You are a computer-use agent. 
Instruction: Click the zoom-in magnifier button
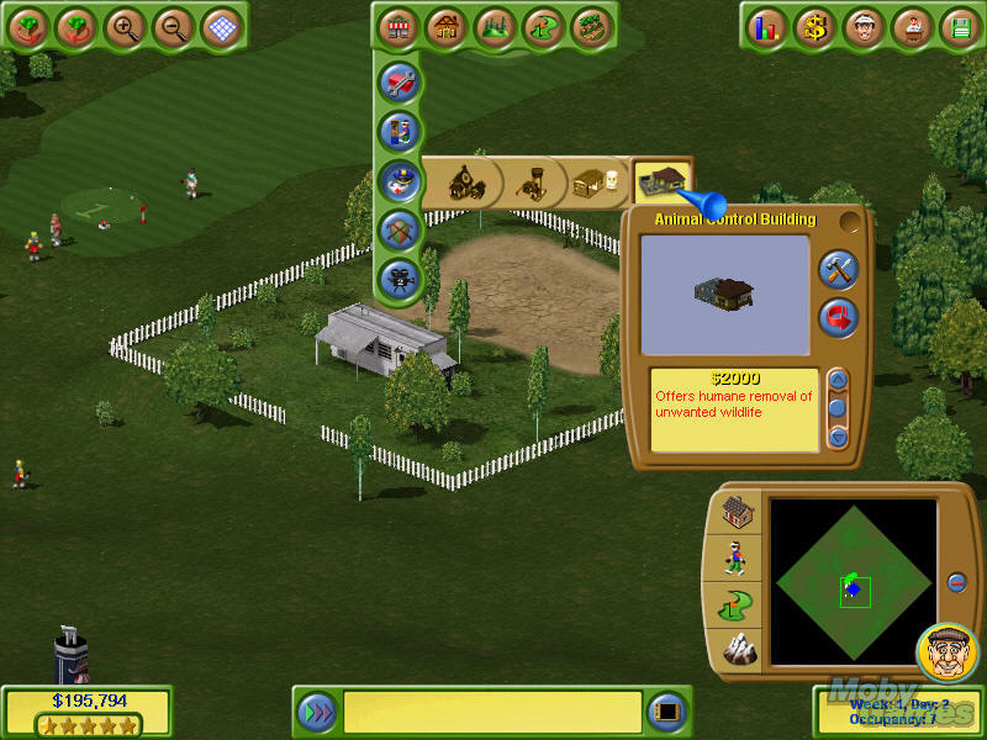tap(124, 28)
